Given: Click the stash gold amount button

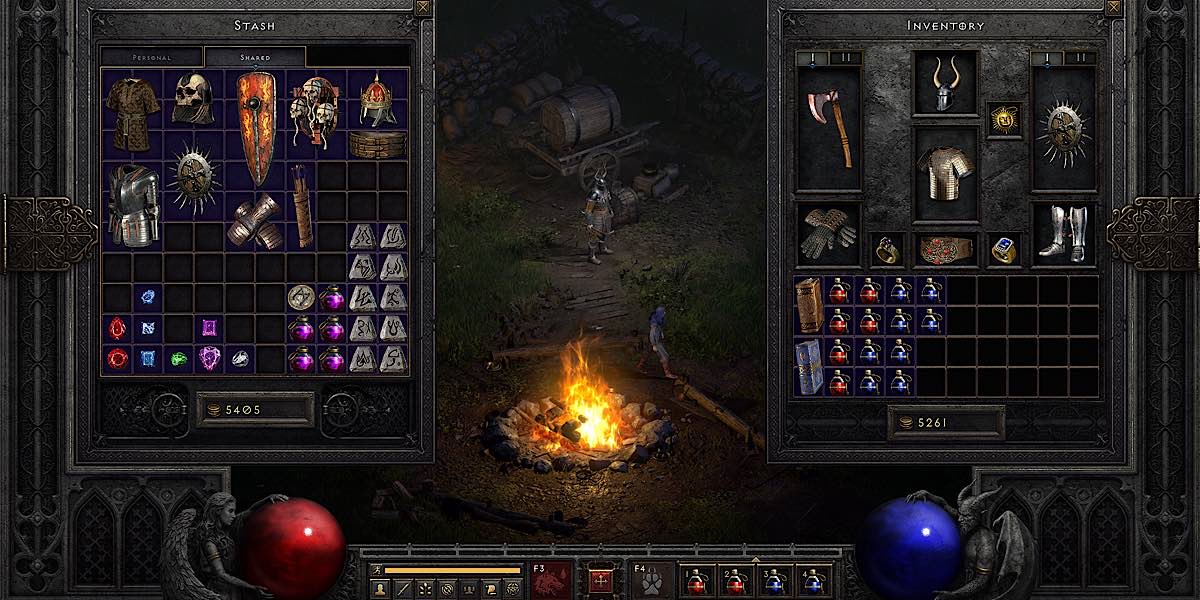Looking at the screenshot, I should pos(255,409).
